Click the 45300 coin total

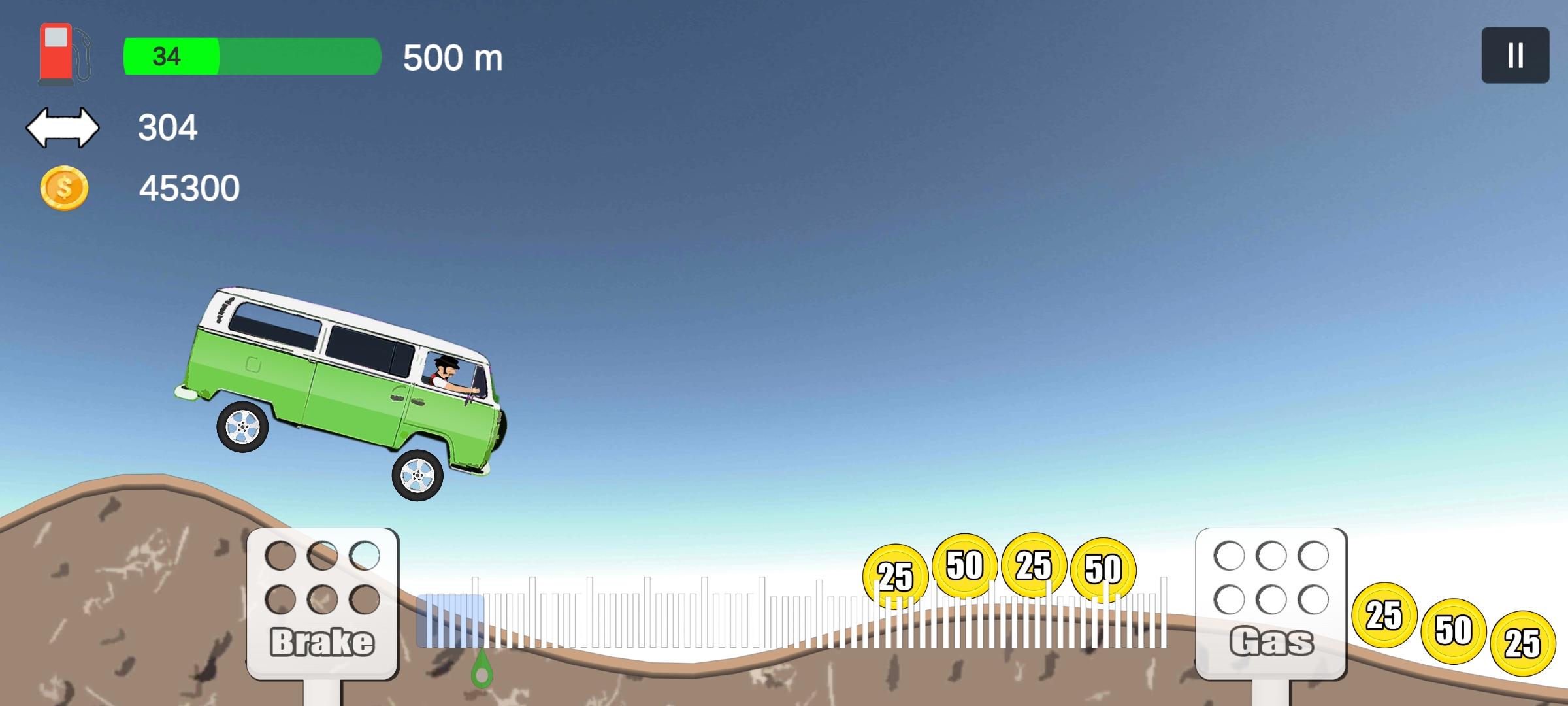189,188
